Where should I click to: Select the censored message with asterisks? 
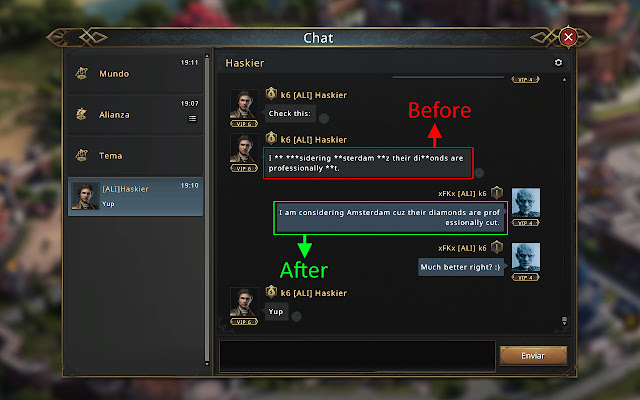pos(369,162)
